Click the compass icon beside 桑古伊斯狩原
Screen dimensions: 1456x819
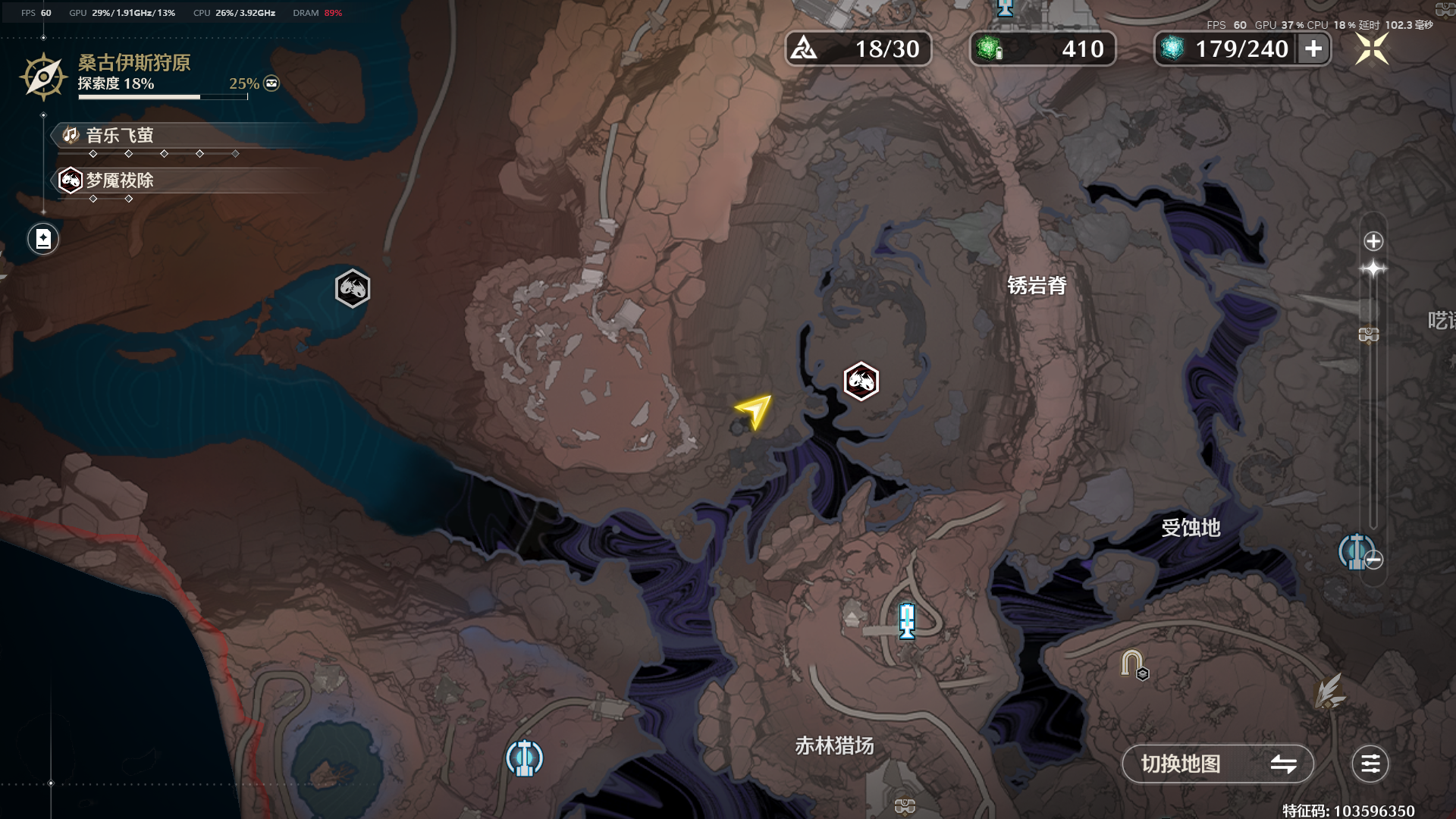click(x=43, y=77)
